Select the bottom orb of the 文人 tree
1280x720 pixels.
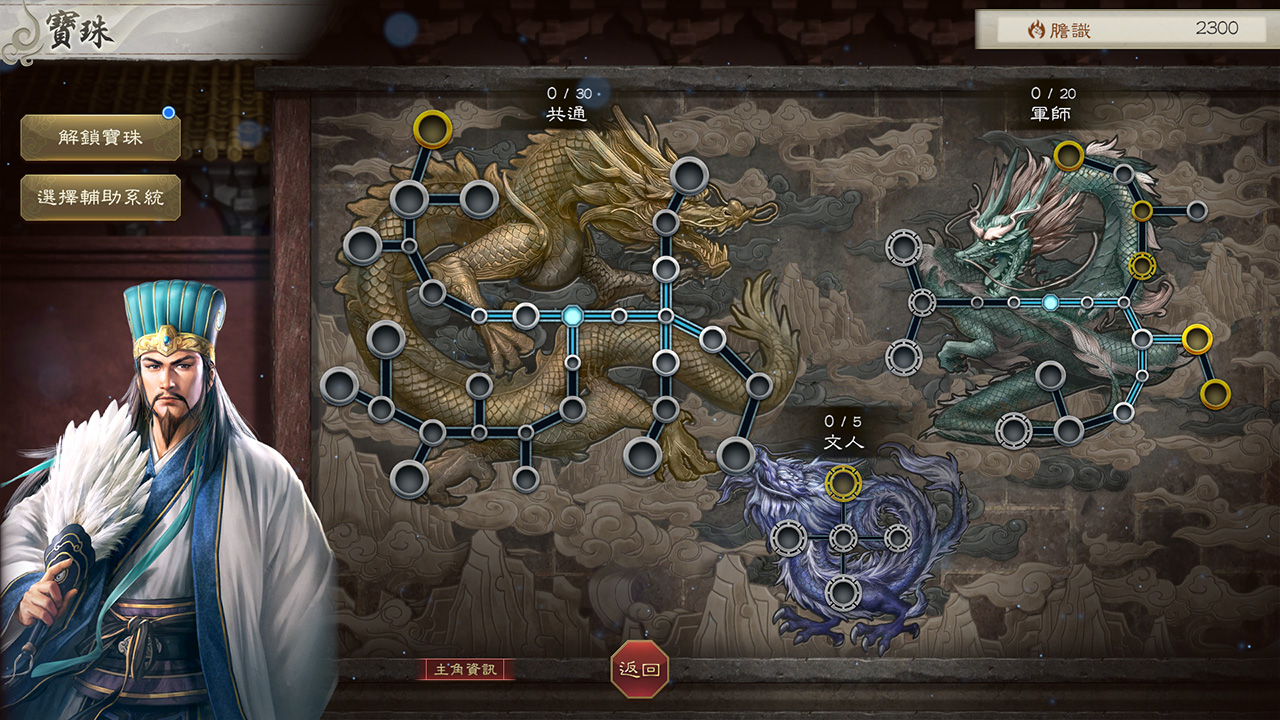[844, 592]
